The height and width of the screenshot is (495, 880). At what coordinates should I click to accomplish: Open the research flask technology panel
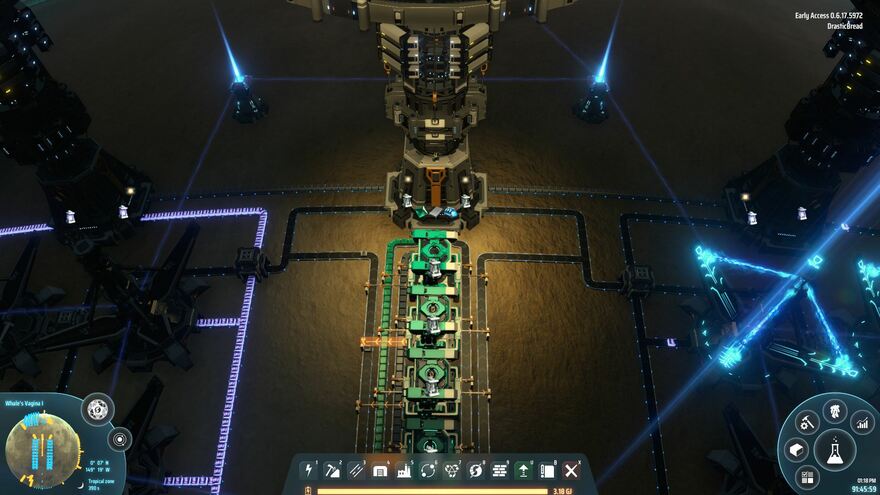(834, 449)
